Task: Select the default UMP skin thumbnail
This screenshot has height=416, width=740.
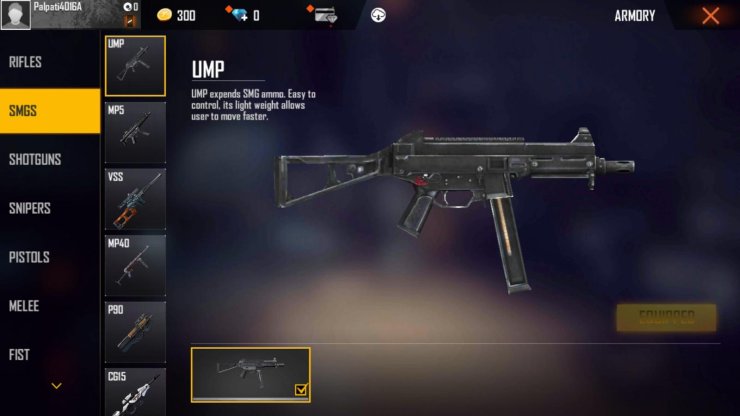Action: click(x=250, y=374)
